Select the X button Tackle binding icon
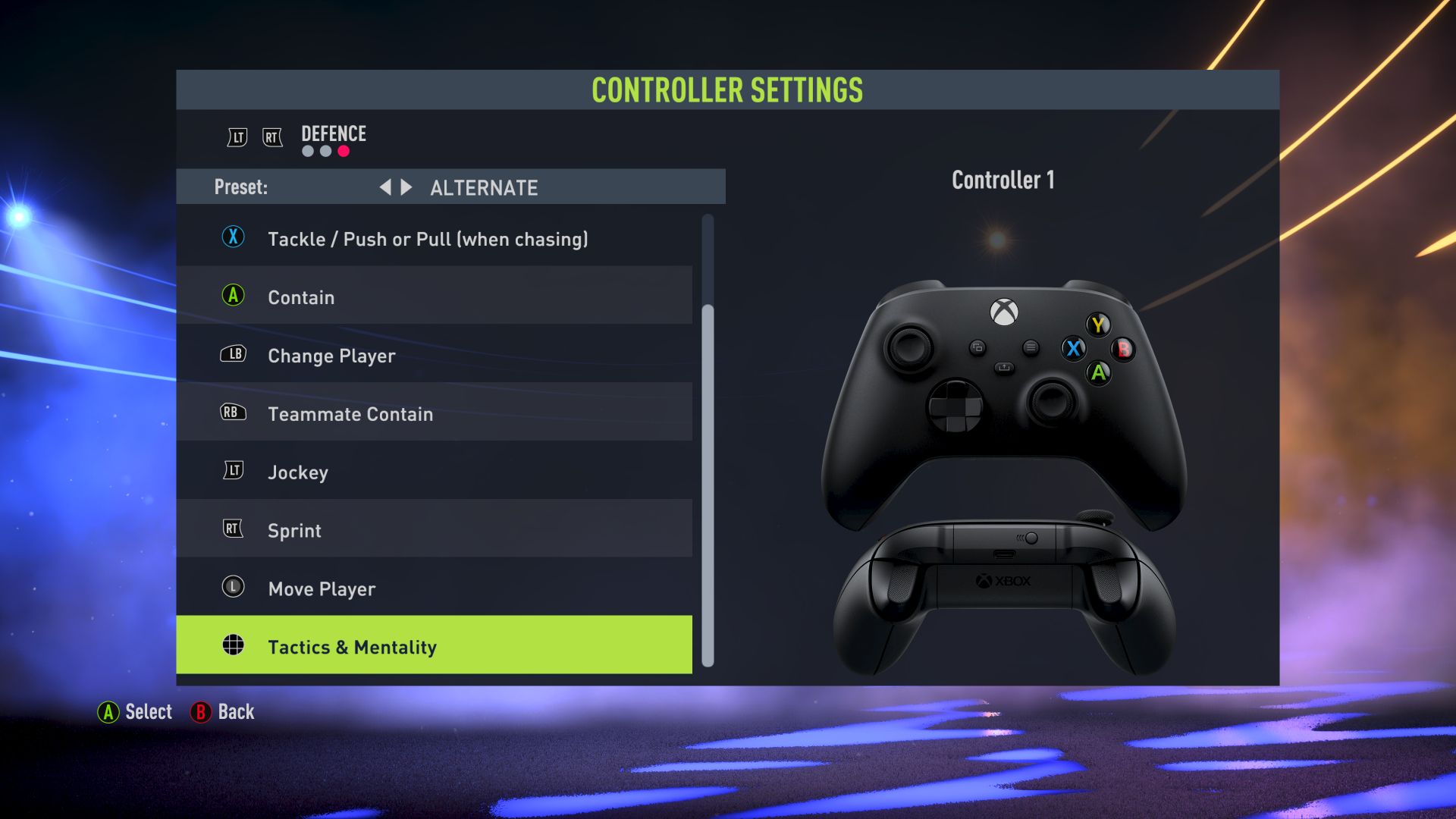The height and width of the screenshot is (819, 1456). pyautogui.click(x=234, y=238)
